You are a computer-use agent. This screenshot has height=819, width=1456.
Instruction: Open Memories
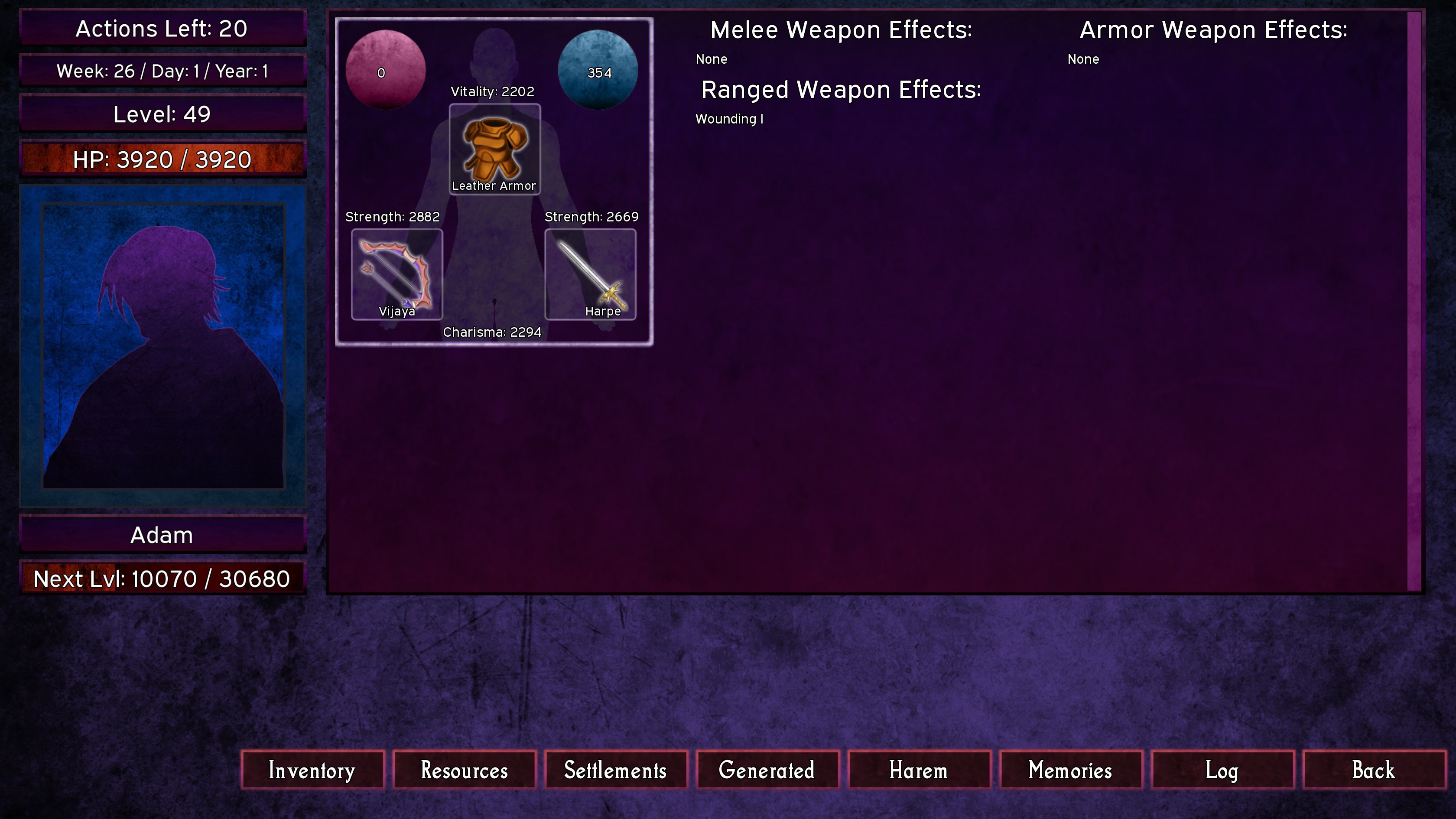[1070, 770]
